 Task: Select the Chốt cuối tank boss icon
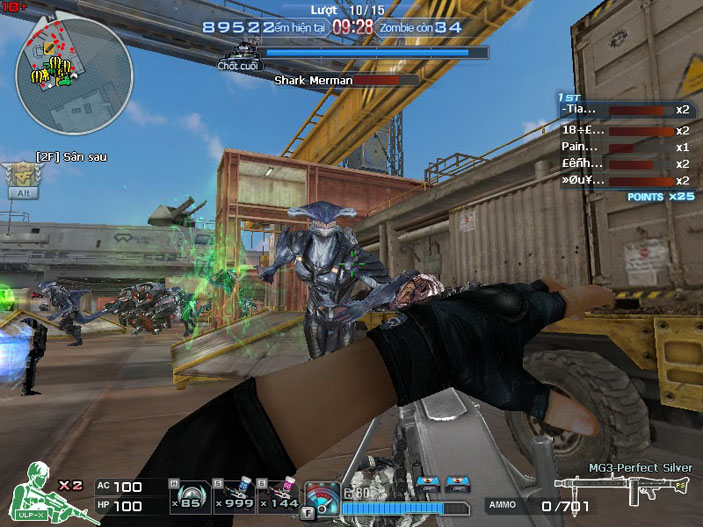239,52
